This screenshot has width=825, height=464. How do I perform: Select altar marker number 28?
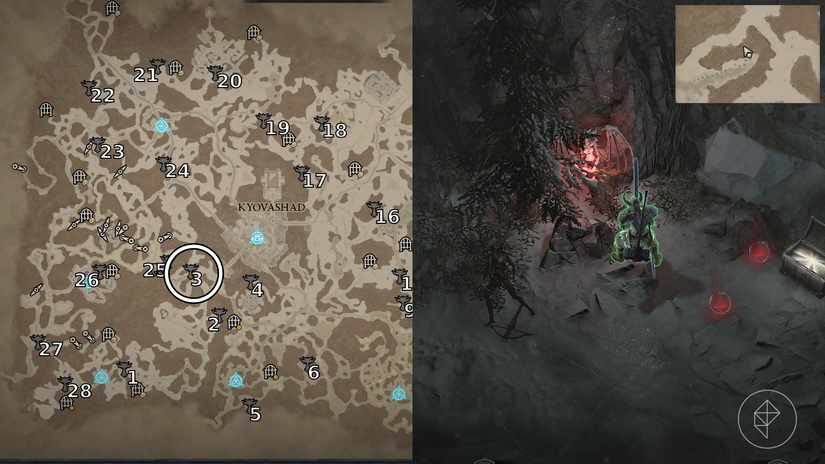click(68, 387)
